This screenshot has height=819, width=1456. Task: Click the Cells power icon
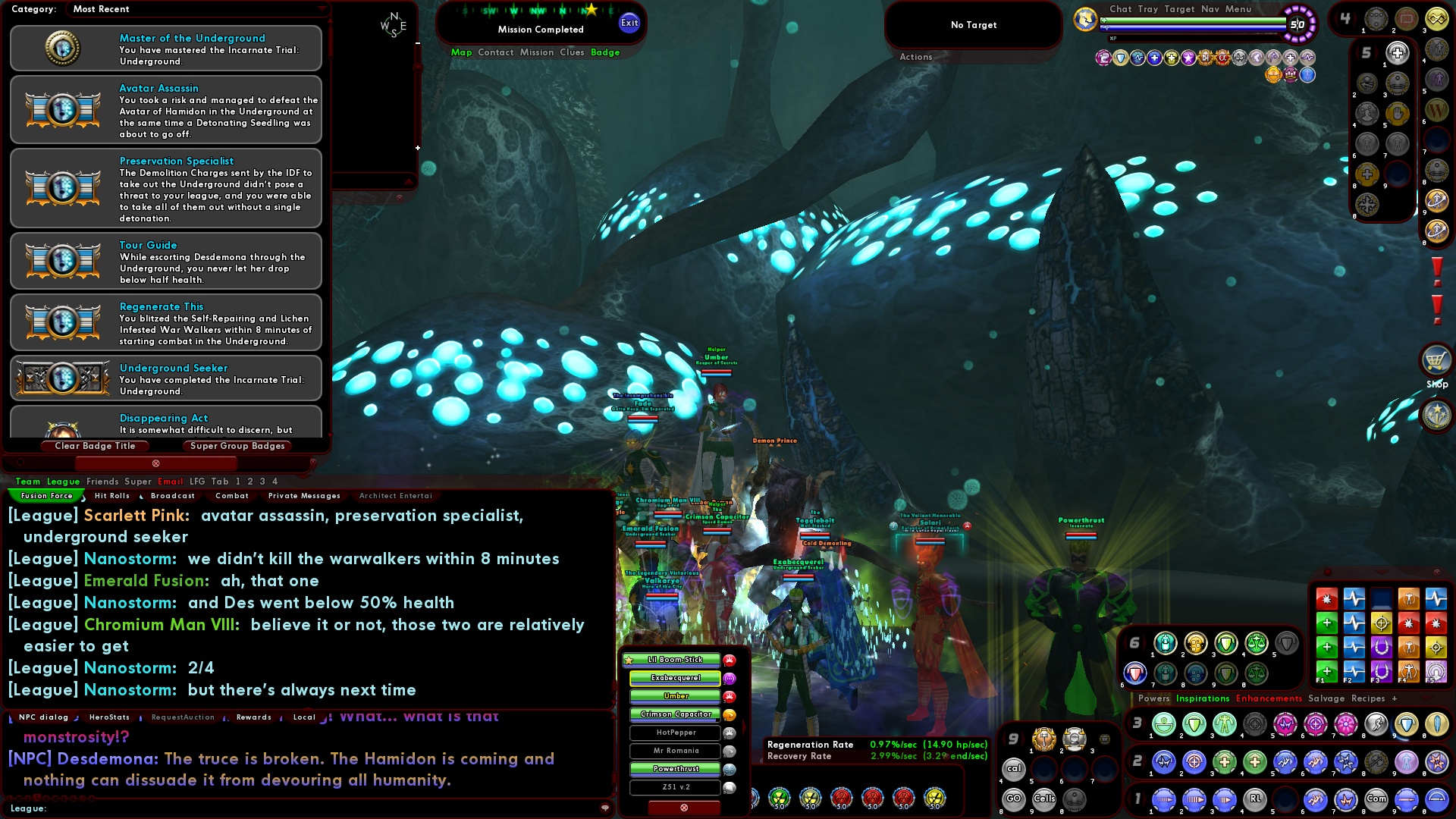(1044, 799)
